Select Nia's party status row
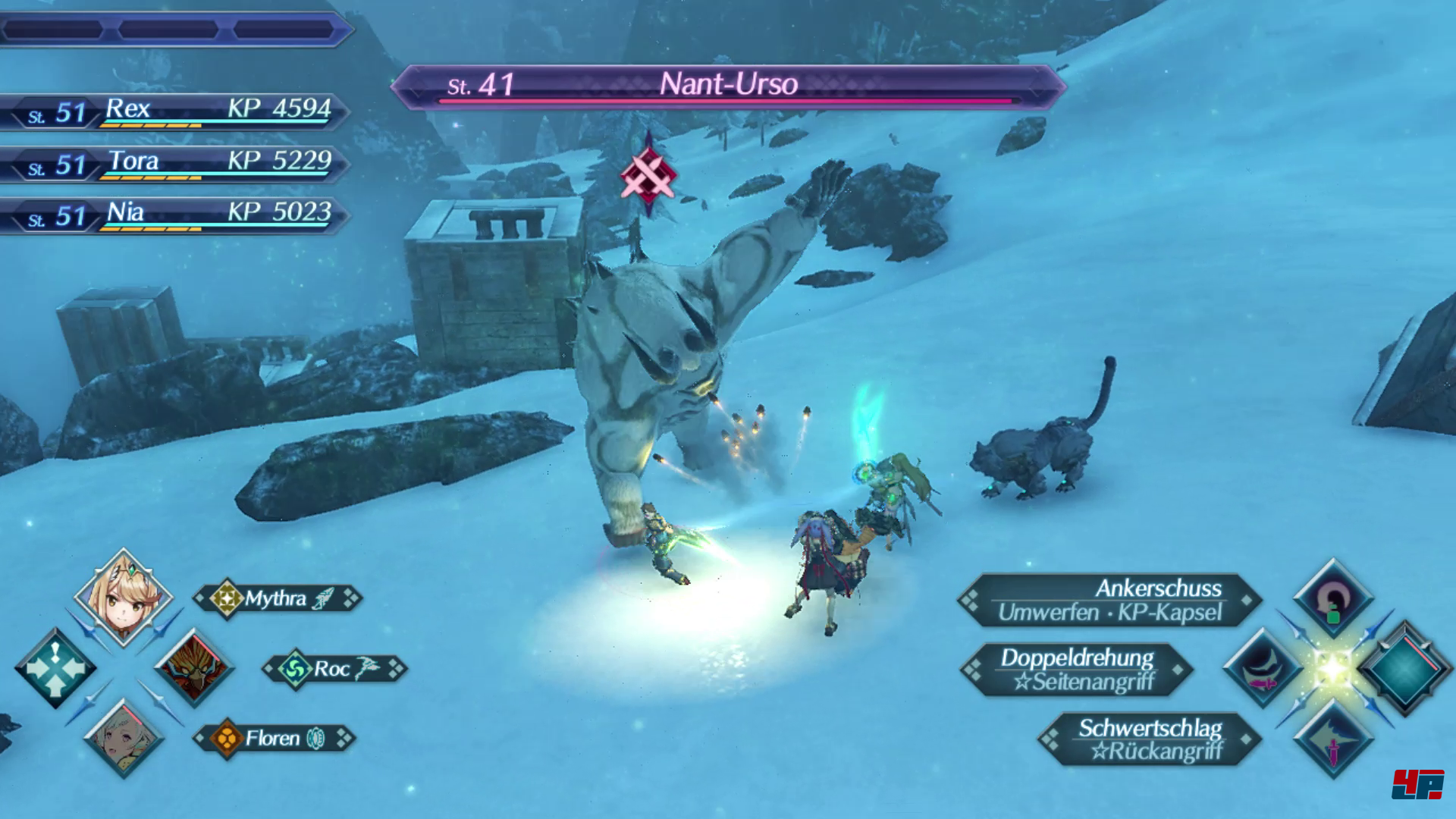Viewport: 1456px width, 819px height. (x=174, y=215)
